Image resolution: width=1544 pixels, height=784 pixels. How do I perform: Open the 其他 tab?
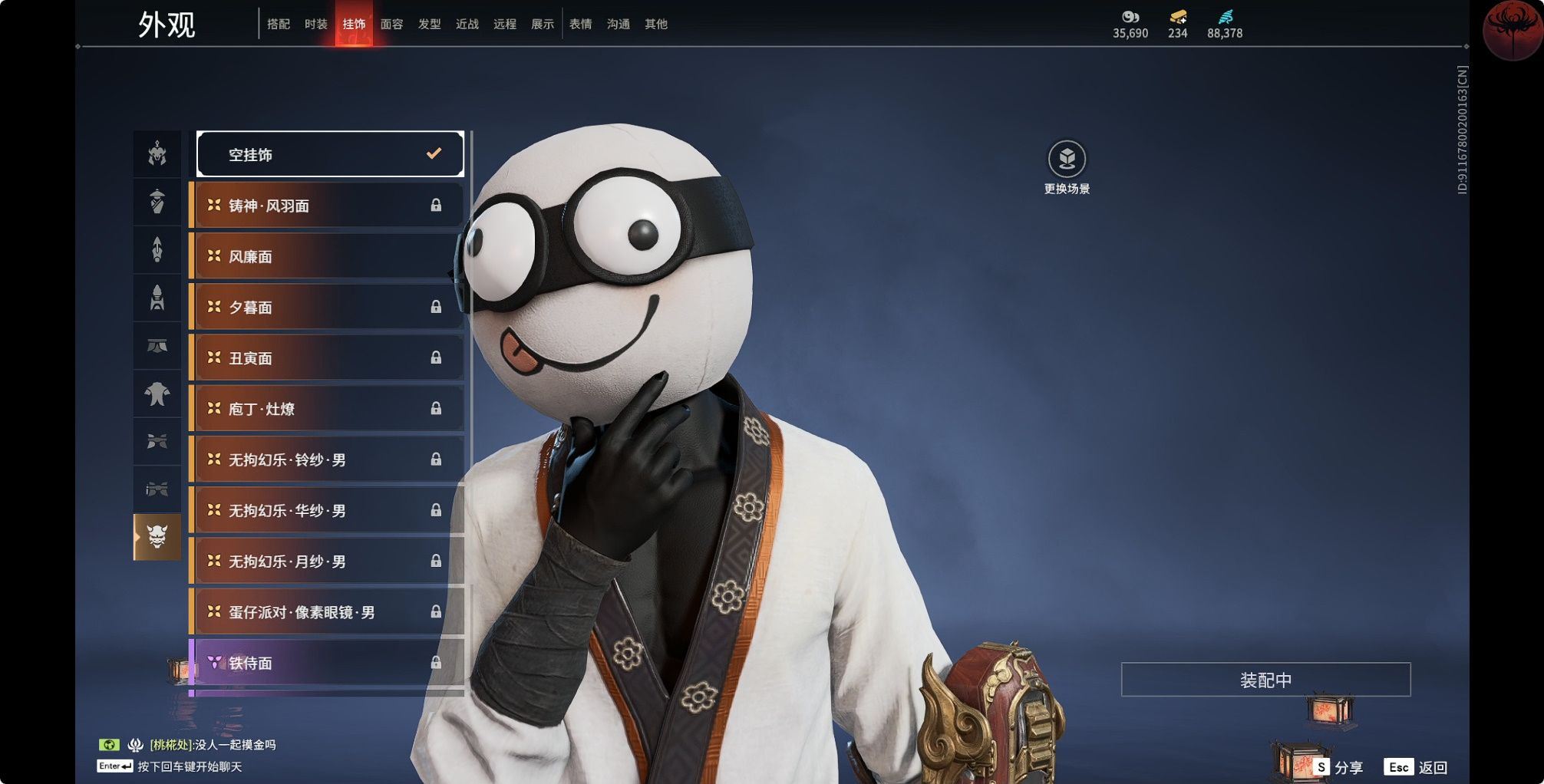(655, 25)
